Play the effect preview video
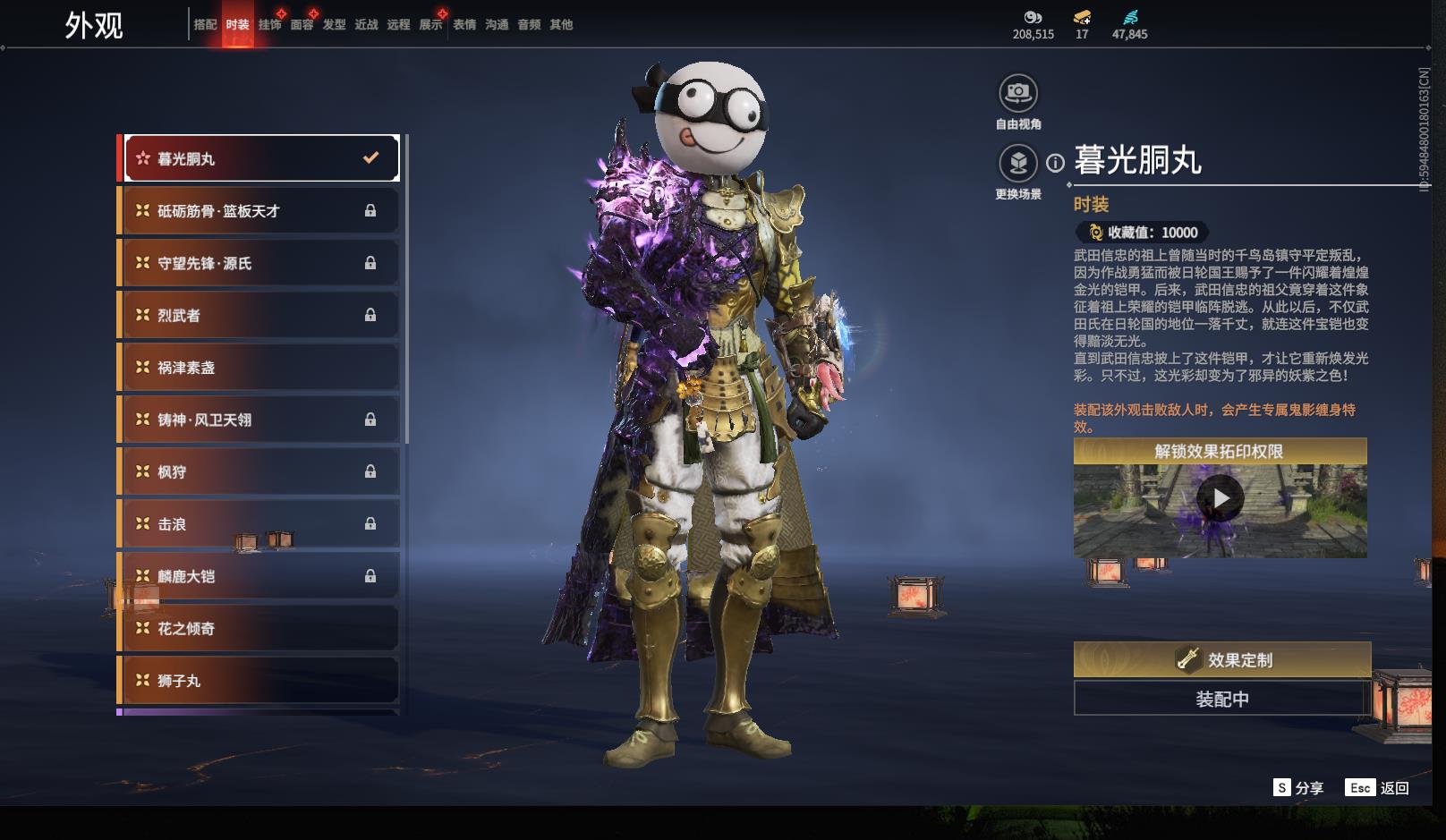The image size is (1446, 840). tap(1221, 498)
